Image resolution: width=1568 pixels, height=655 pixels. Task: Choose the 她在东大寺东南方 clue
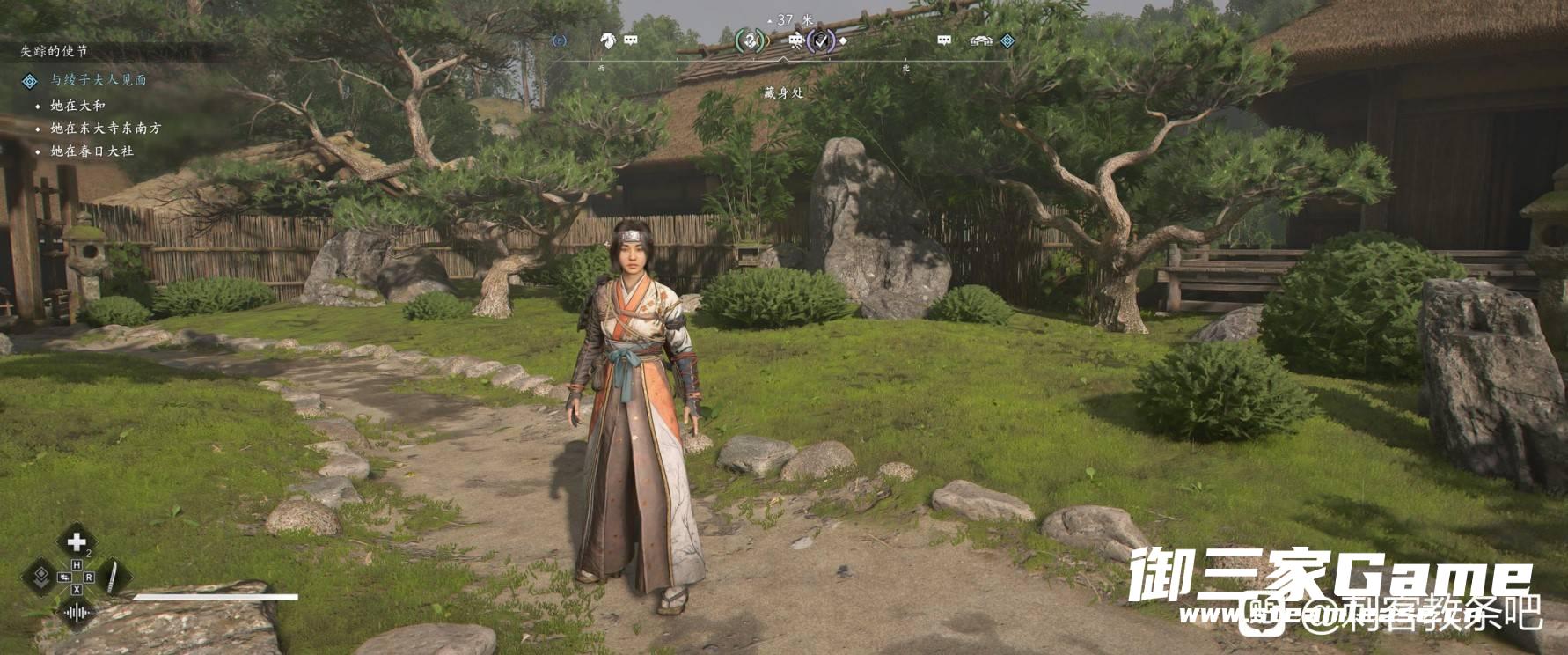pos(106,129)
